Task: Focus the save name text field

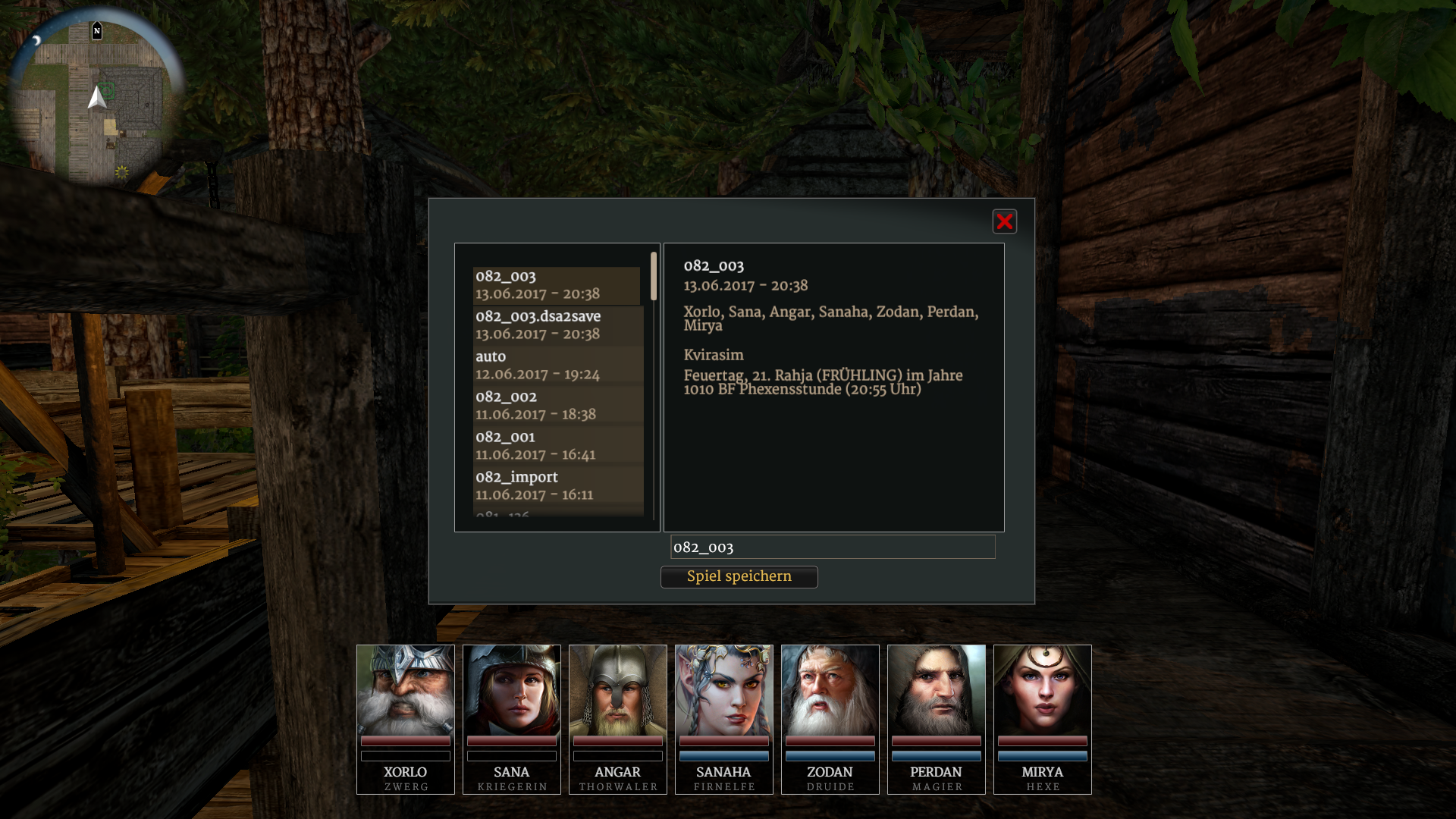Action: 833,547
